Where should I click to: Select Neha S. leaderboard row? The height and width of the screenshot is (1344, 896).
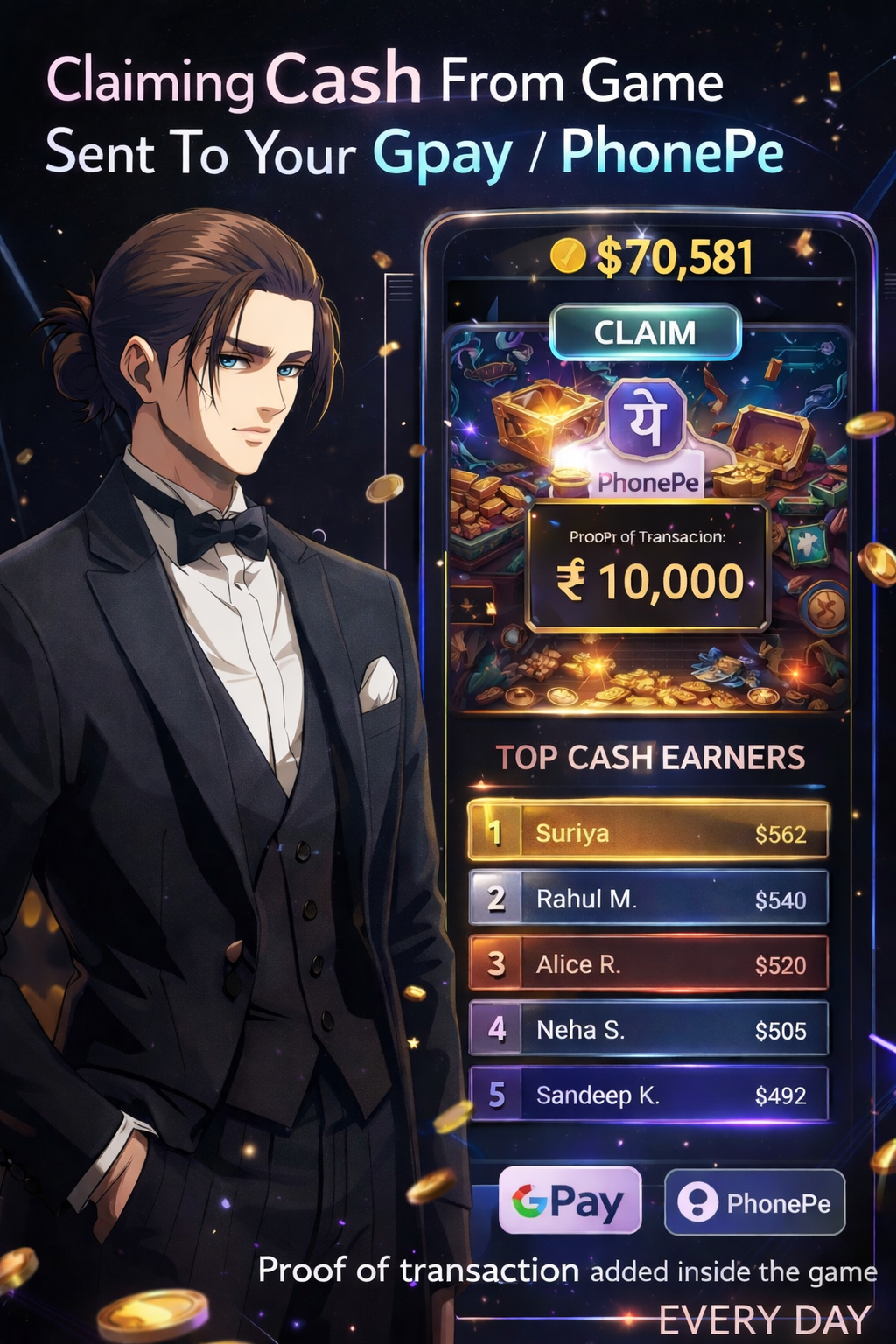648,1030
